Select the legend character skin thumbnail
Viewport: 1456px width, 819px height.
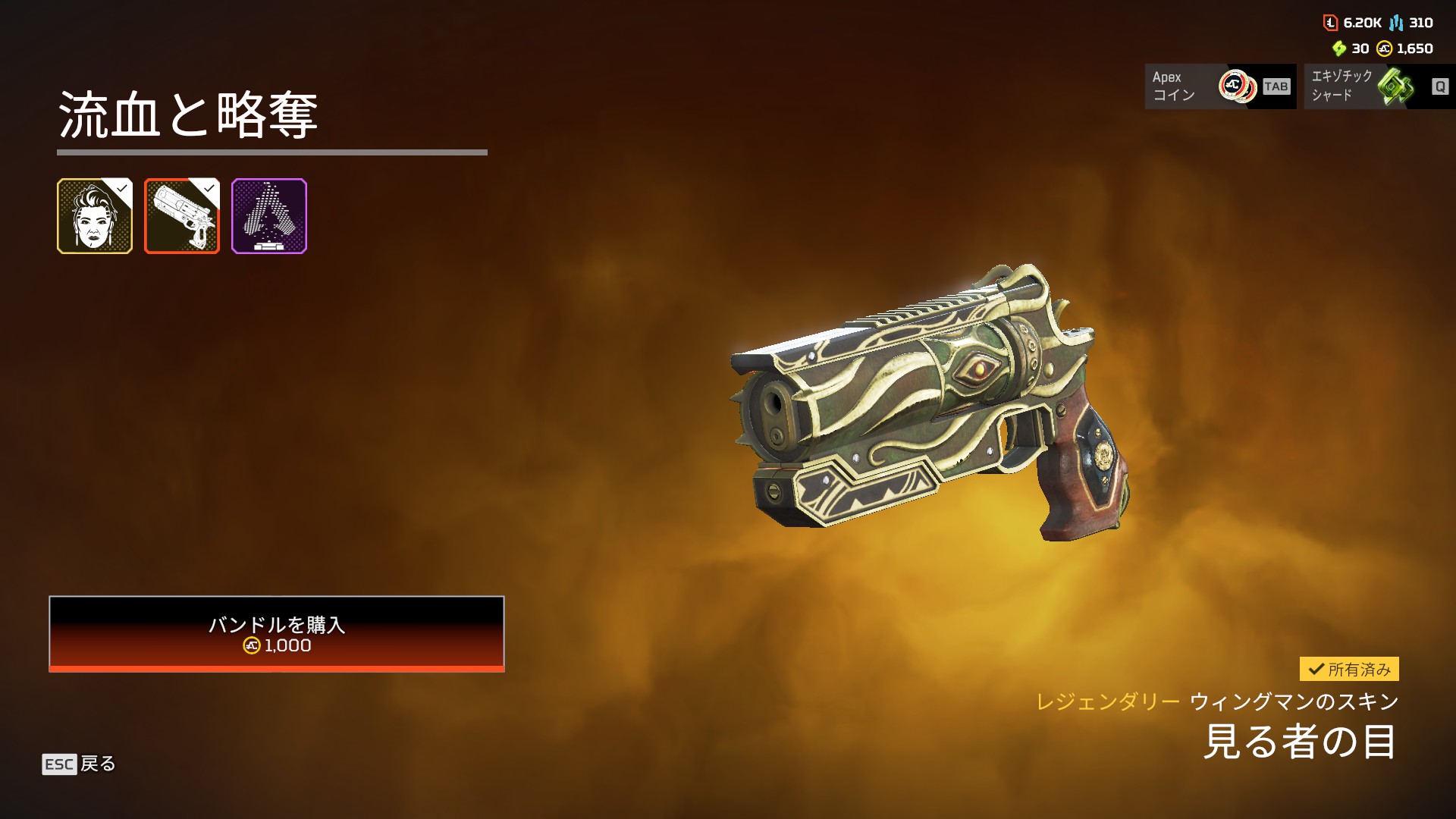tap(95, 216)
